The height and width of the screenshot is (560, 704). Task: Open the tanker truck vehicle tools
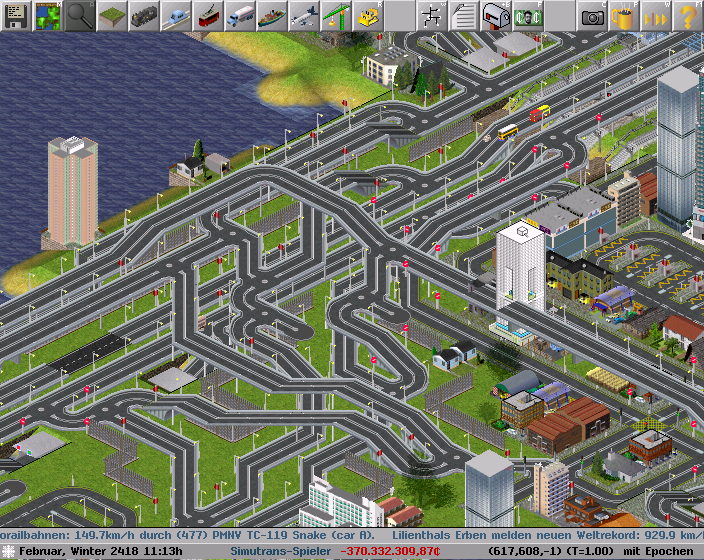[x=240, y=16]
